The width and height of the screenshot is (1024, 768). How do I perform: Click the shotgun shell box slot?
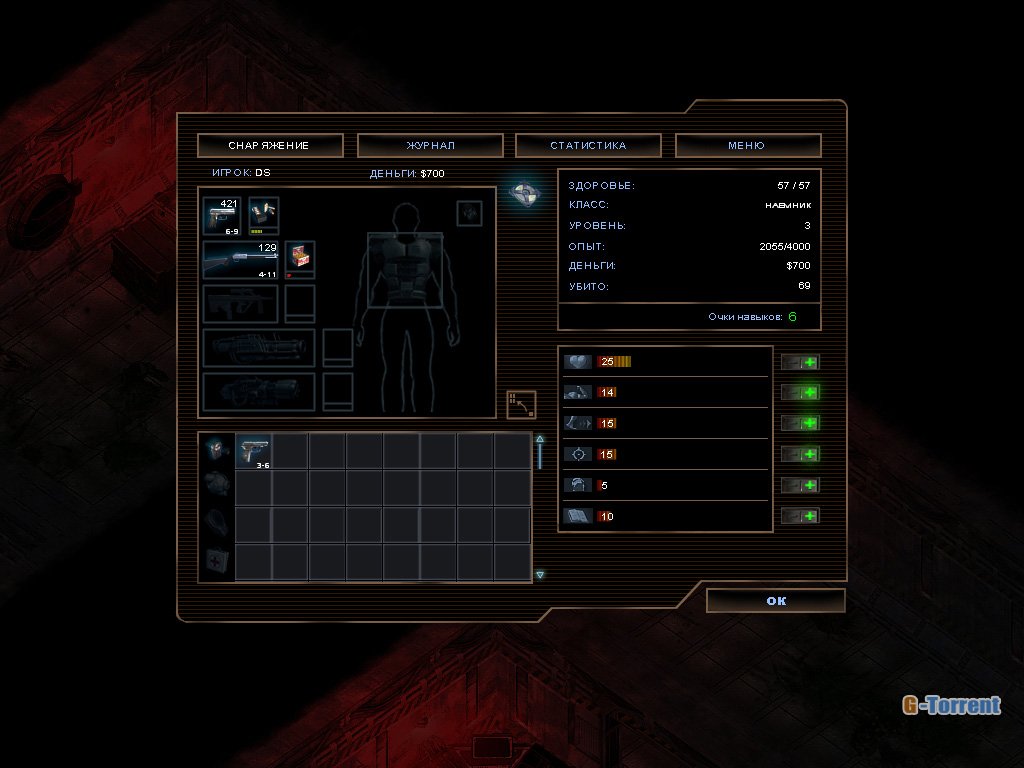(x=300, y=259)
